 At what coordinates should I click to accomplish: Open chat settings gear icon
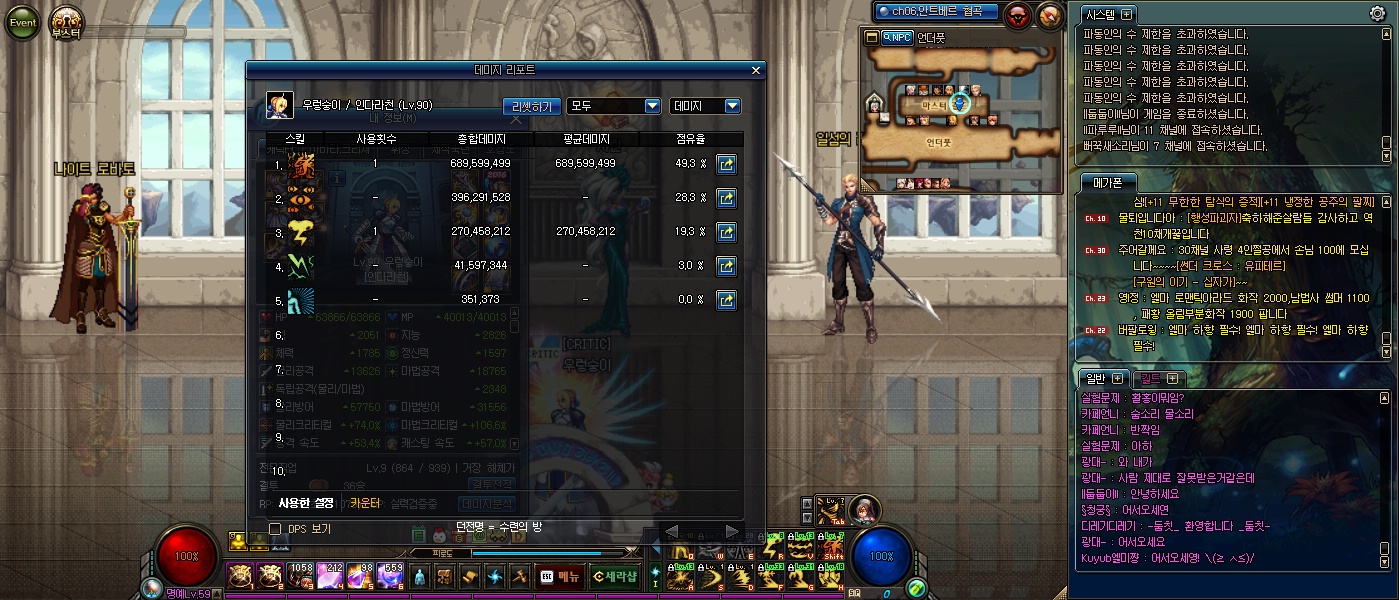point(1377,14)
